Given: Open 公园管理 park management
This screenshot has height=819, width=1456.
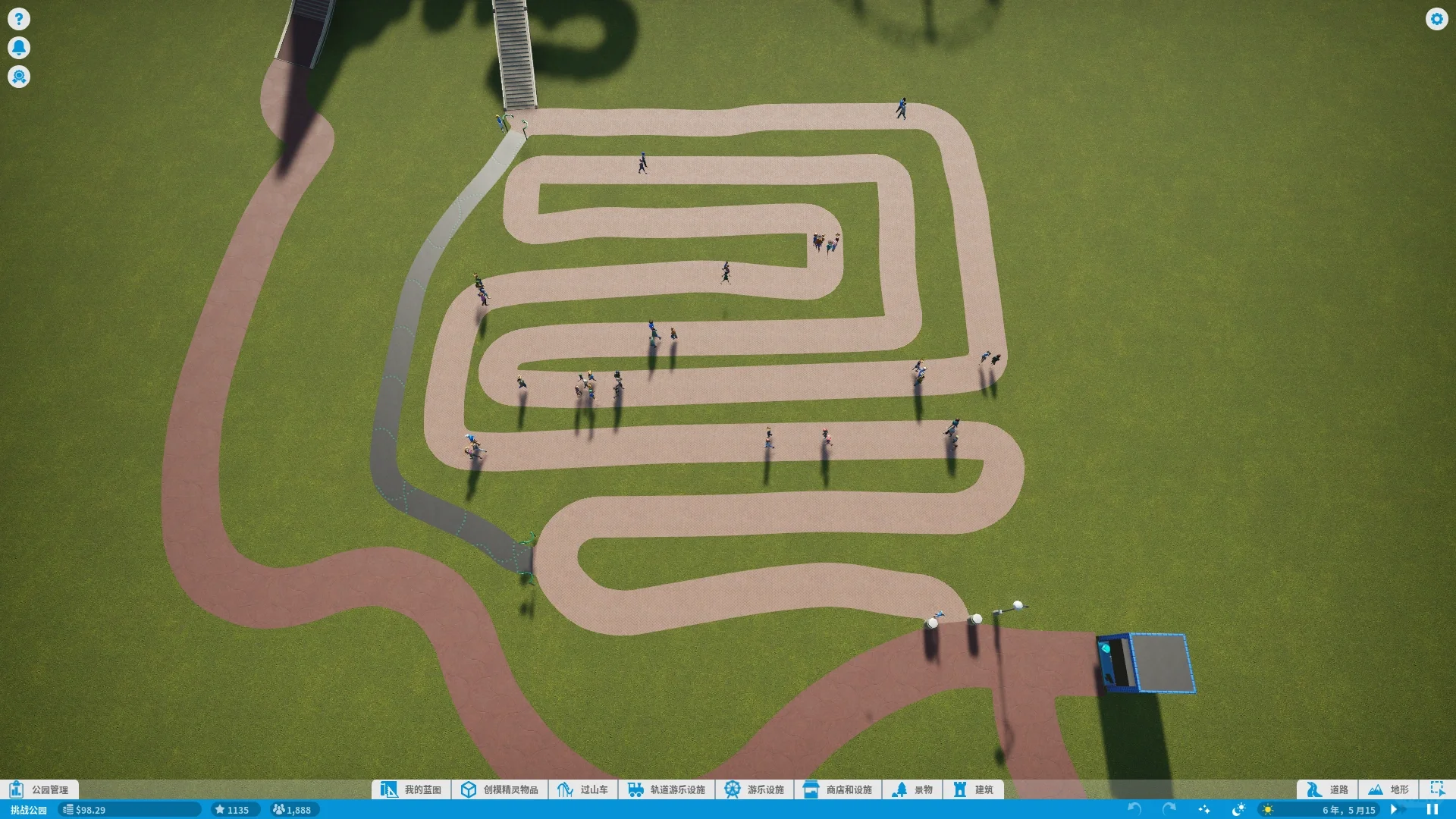Looking at the screenshot, I should tap(39, 789).
